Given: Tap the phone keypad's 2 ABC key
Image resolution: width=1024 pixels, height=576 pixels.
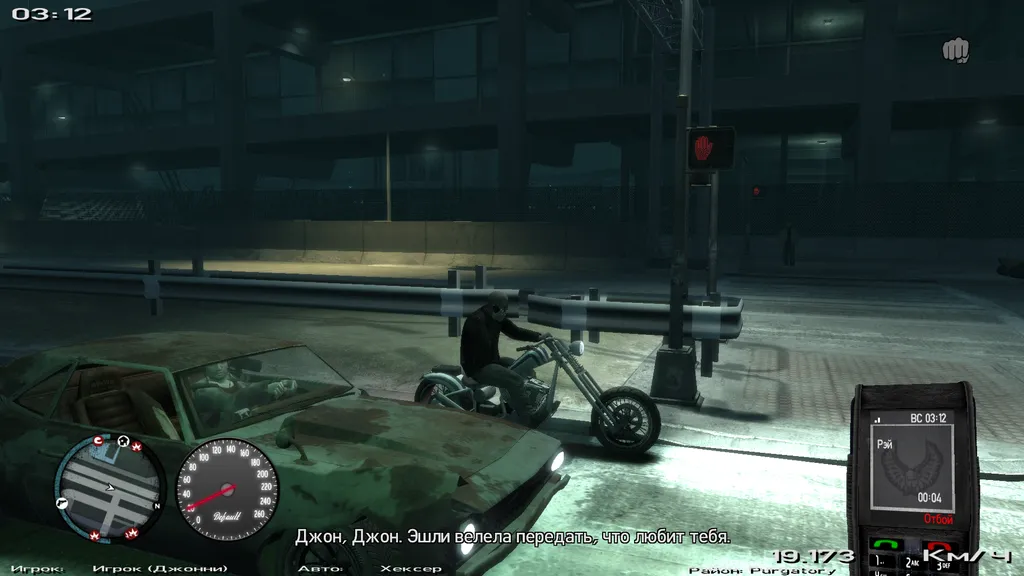Looking at the screenshot, I should tap(911, 564).
